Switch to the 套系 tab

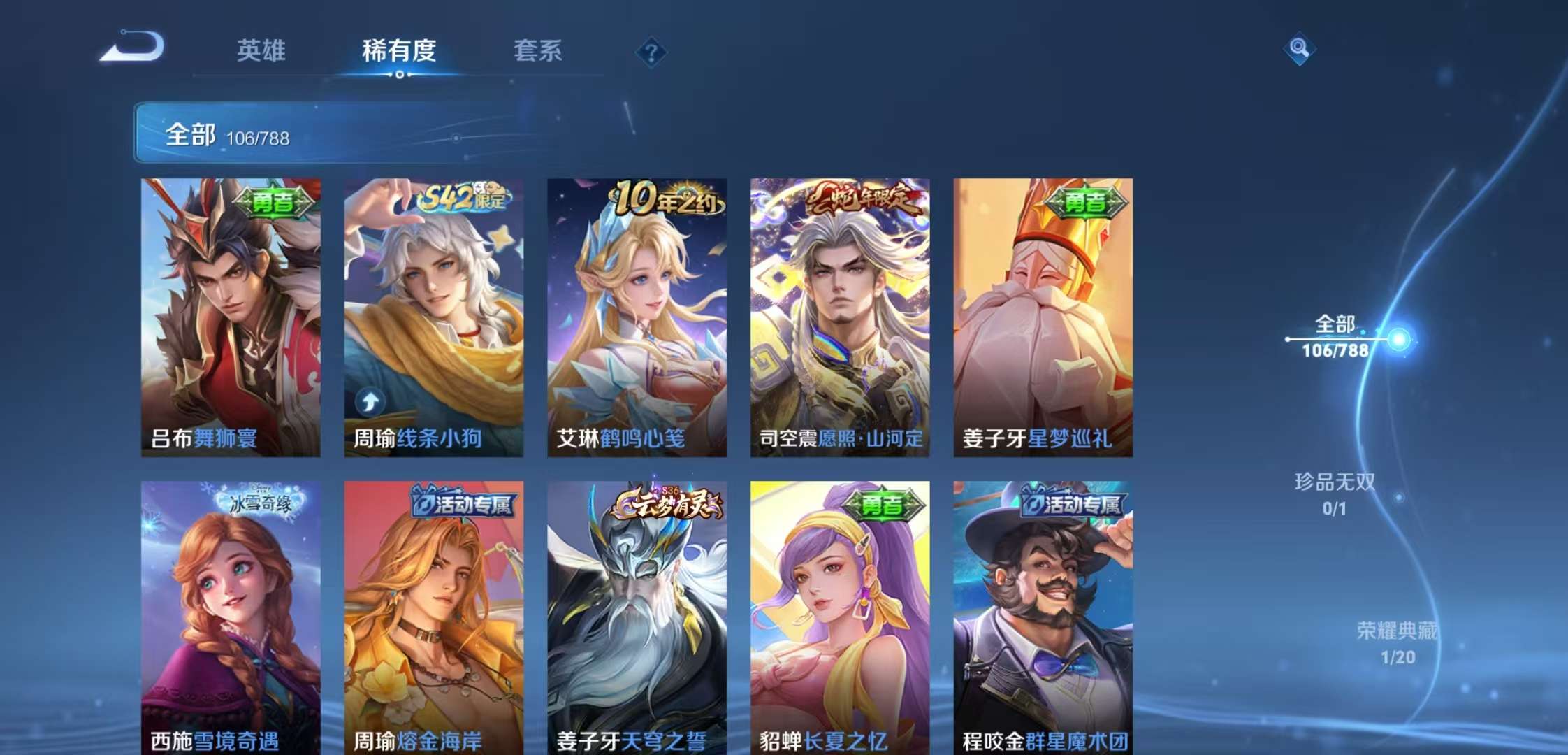tap(539, 50)
